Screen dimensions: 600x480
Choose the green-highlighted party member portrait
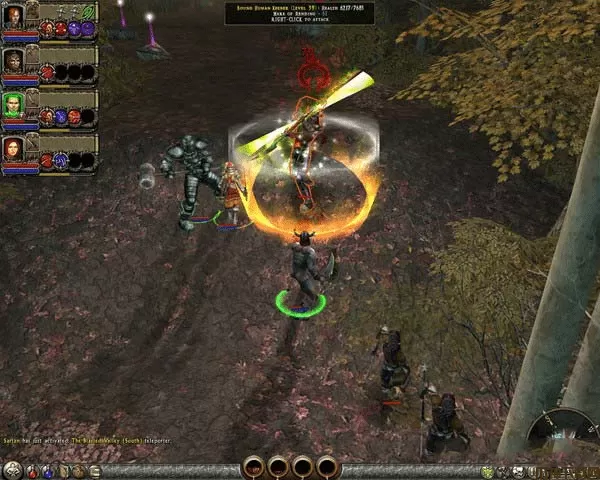point(13,105)
